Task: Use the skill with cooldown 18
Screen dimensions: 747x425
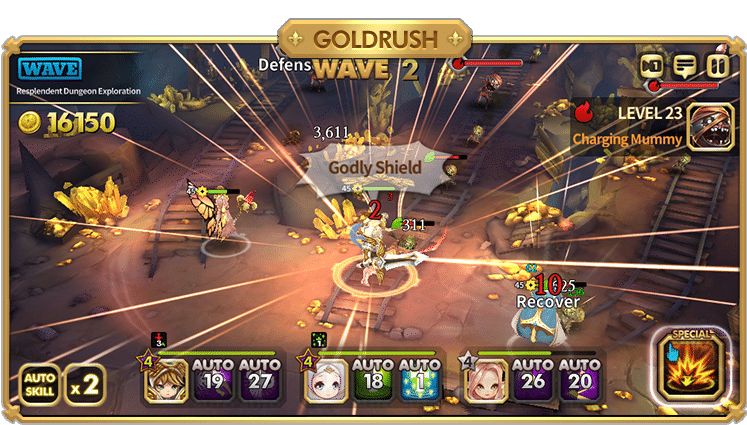Action: pyautogui.click(x=372, y=378)
